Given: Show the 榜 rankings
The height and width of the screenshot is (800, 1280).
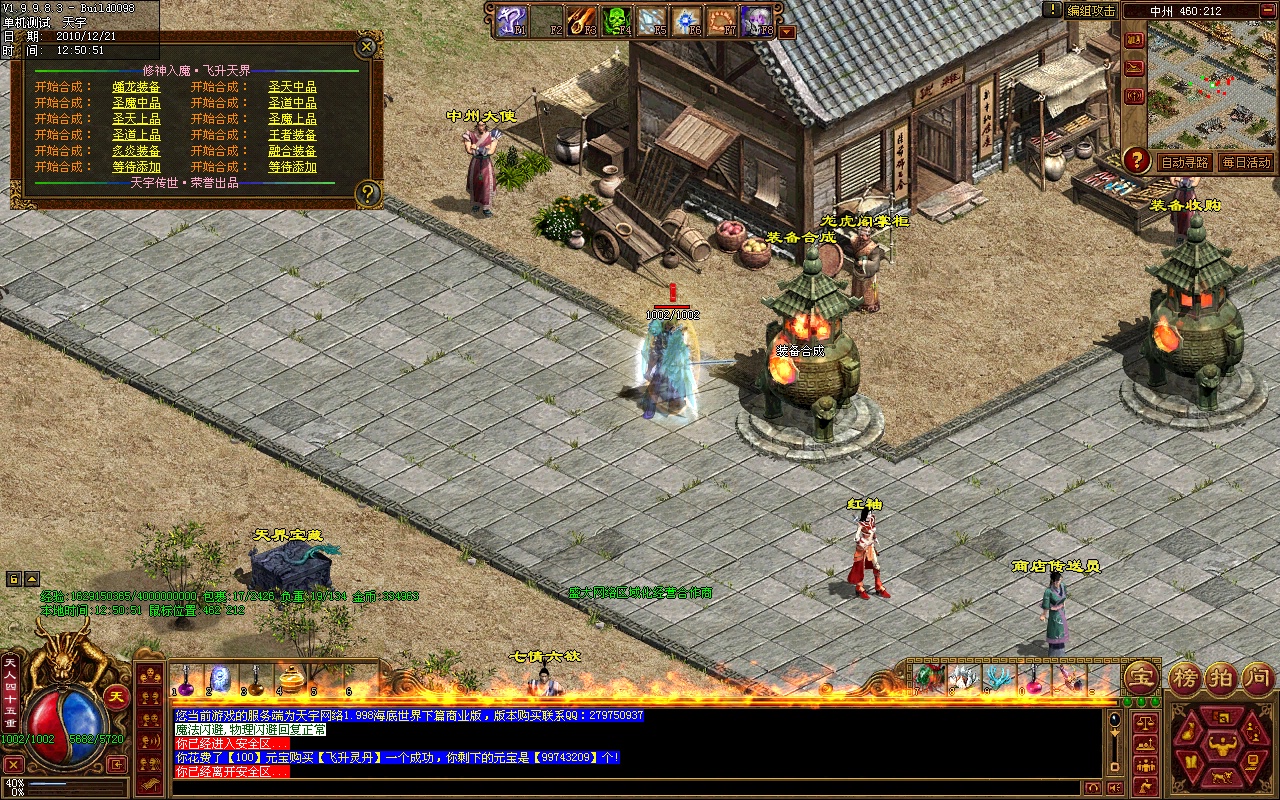Looking at the screenshot, I should [x=1186, y=678].
